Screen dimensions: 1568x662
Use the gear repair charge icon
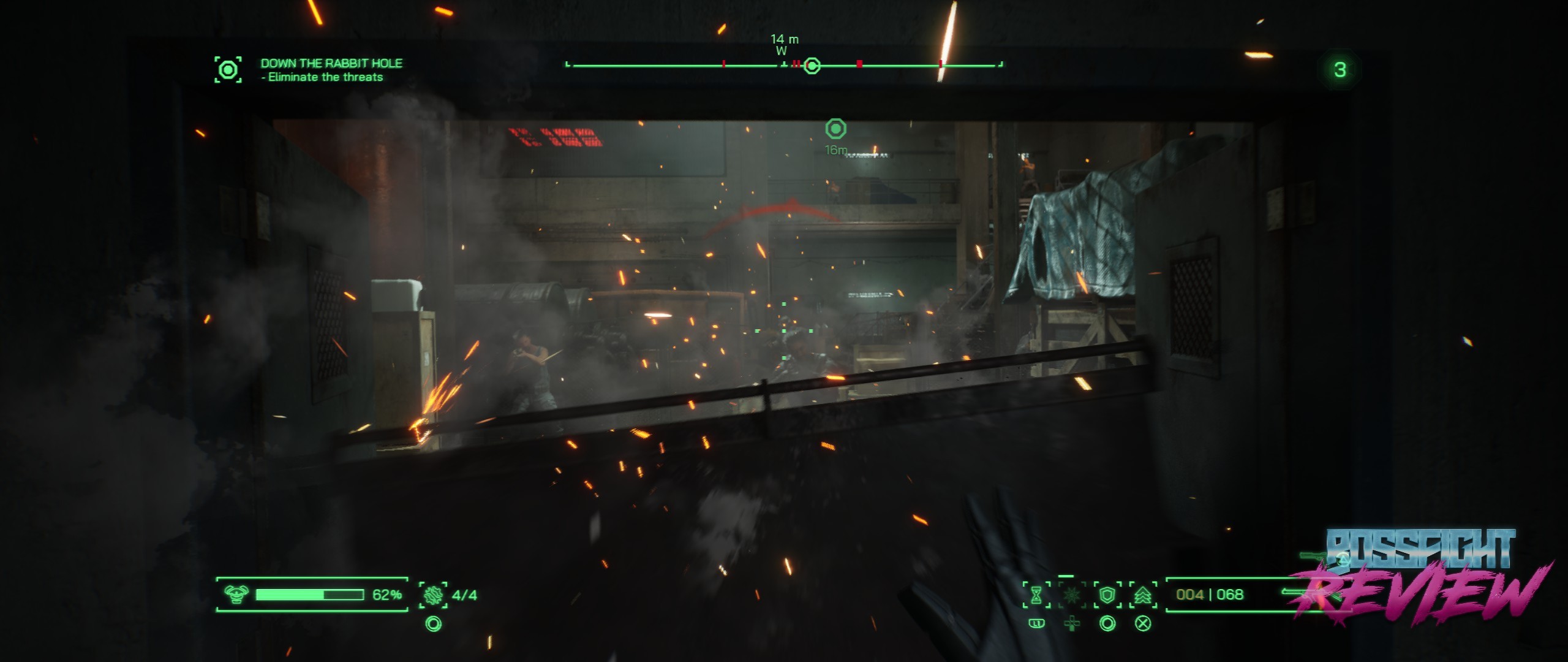pyautogui.click(x=433, y=595)
